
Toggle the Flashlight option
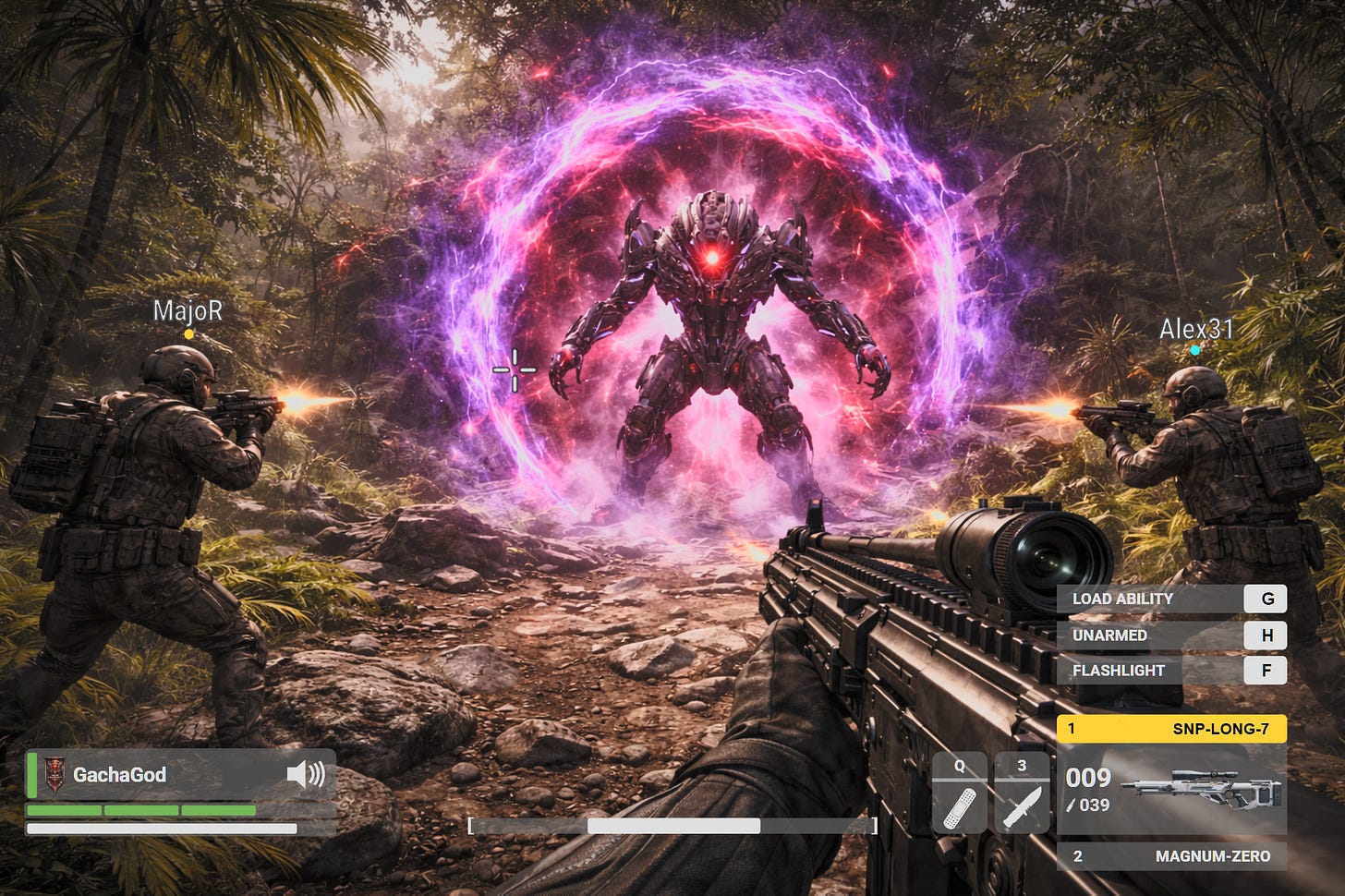coord(1171,671)
